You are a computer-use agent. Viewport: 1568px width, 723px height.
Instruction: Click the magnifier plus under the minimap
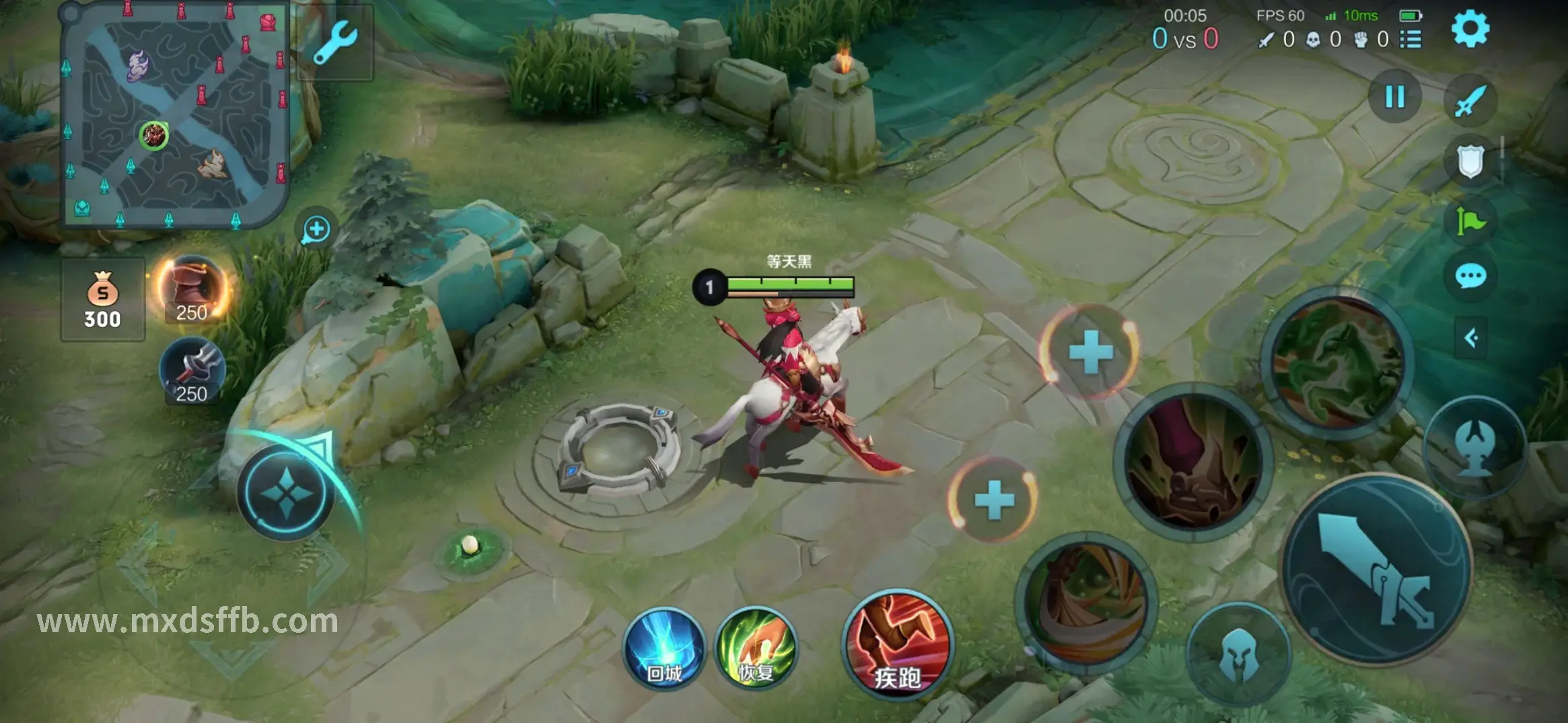[x=316, y=229]
